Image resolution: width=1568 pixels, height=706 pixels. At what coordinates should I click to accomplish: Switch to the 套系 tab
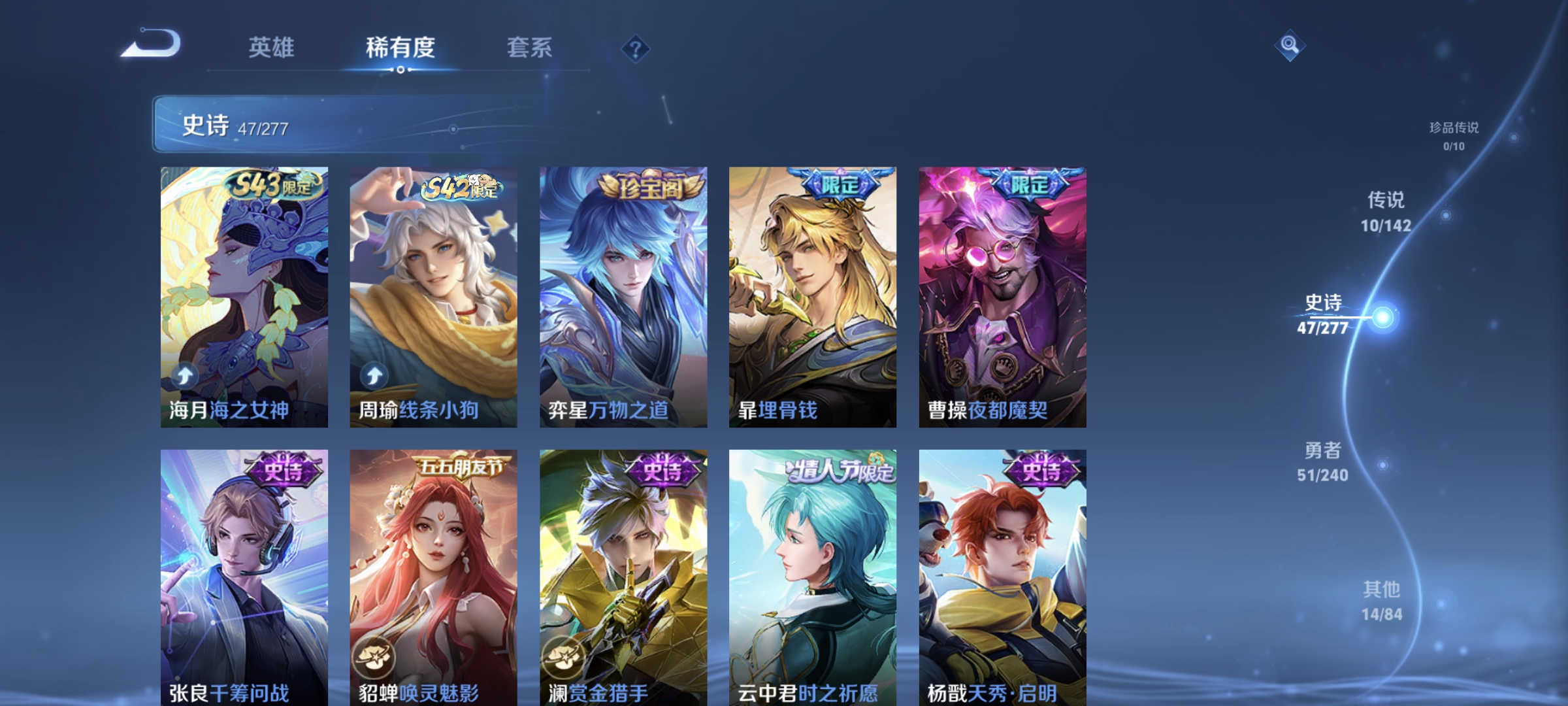click(x=529, y=47)
